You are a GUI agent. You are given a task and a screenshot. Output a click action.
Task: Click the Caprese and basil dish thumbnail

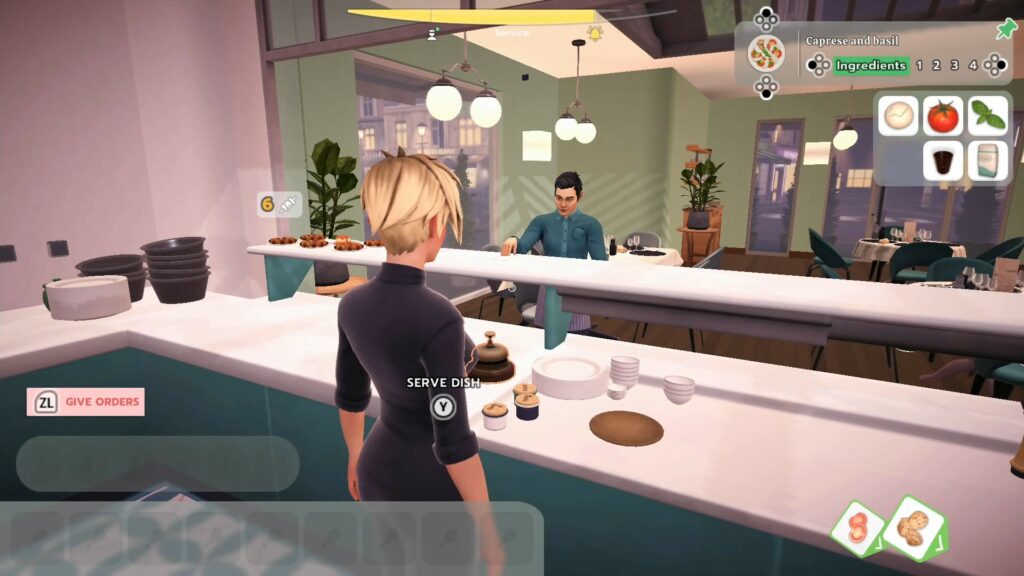(766, 53)
